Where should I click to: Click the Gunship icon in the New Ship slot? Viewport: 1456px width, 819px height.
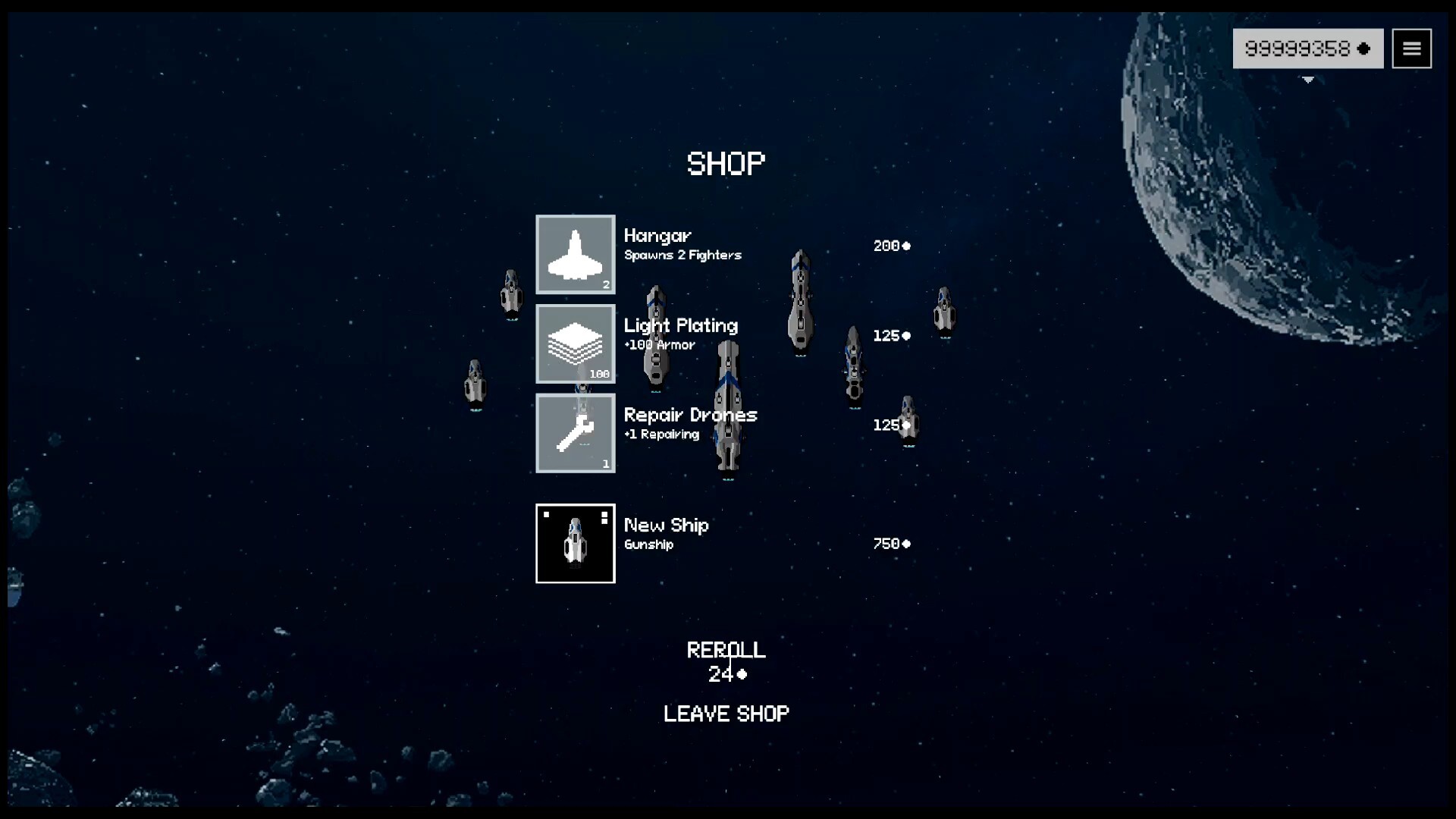point(575,543)
